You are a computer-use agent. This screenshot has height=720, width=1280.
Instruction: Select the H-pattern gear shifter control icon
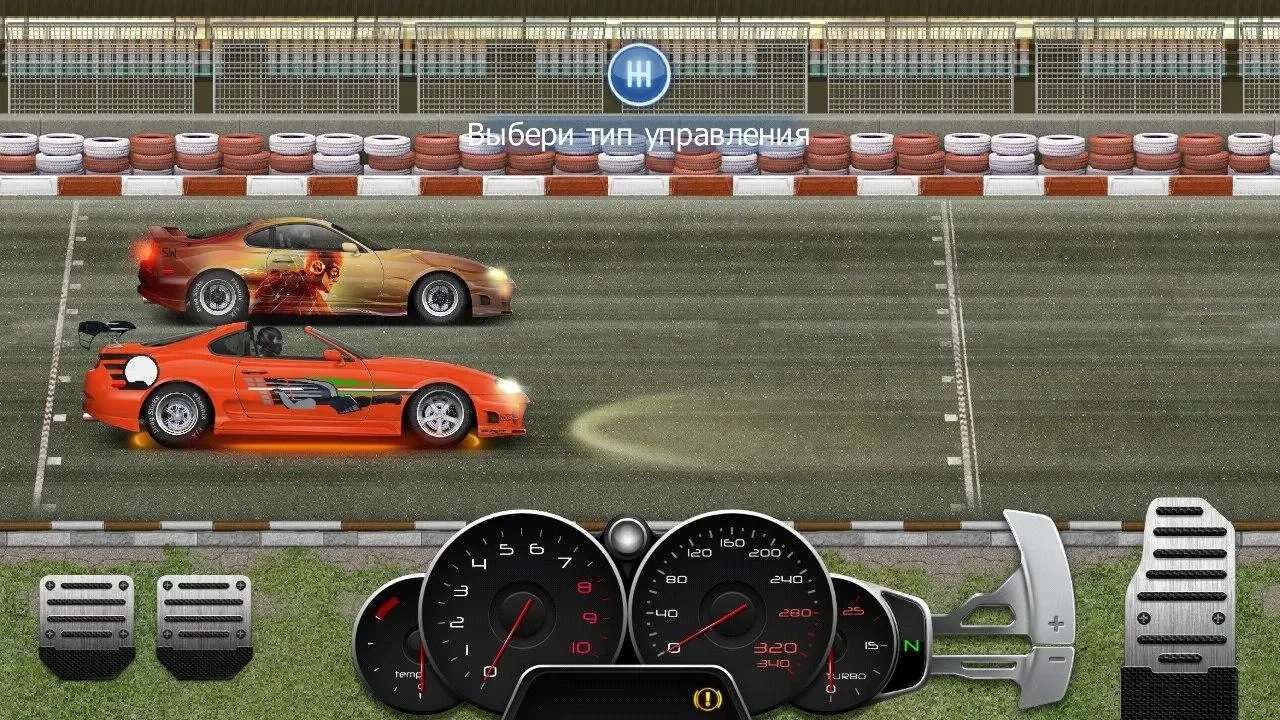[x=638, y=75]
